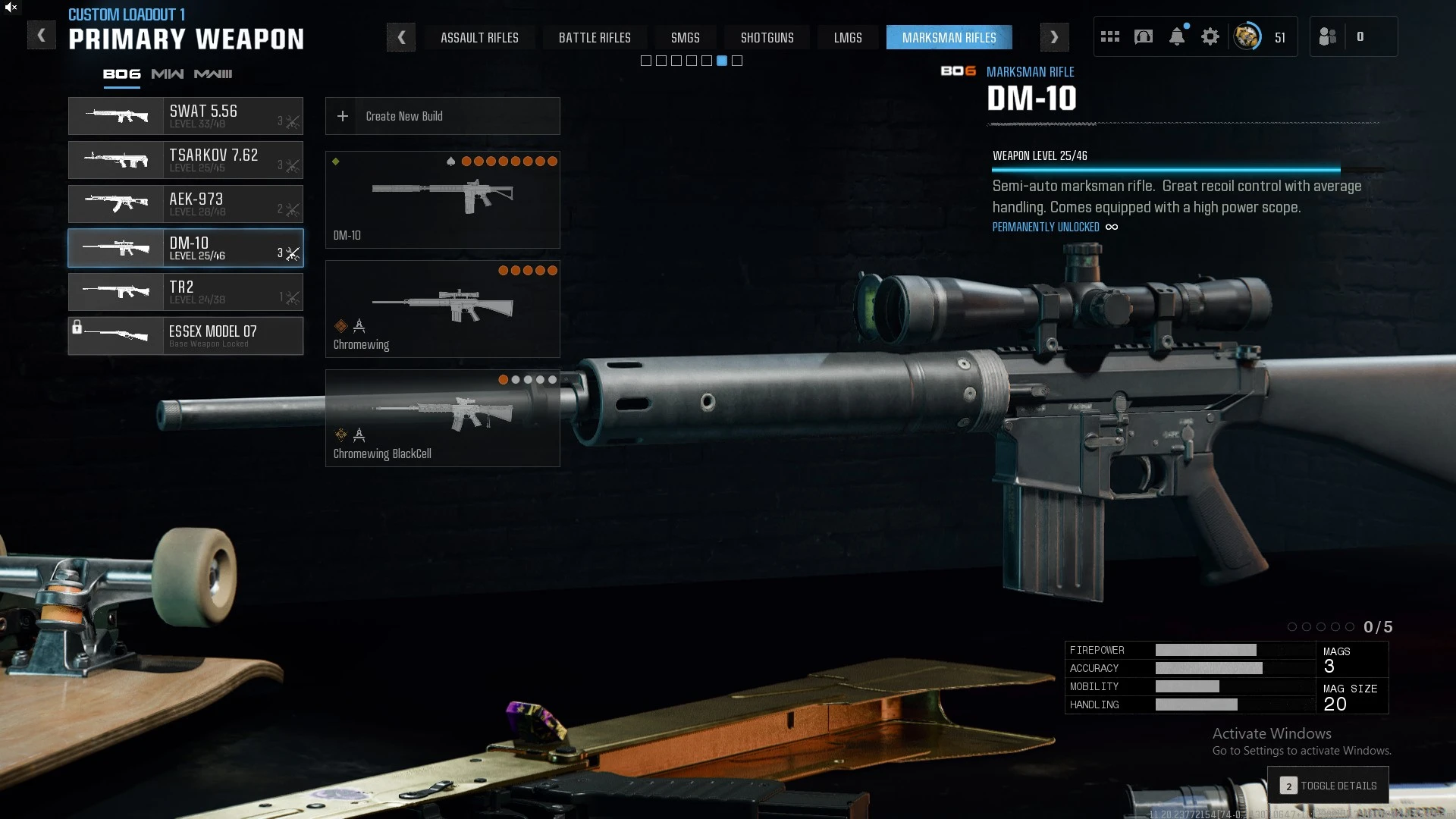The height and width of the screenshot is (819, 1456).
Task: Select the SMGs tab
Action: [685, 37]
